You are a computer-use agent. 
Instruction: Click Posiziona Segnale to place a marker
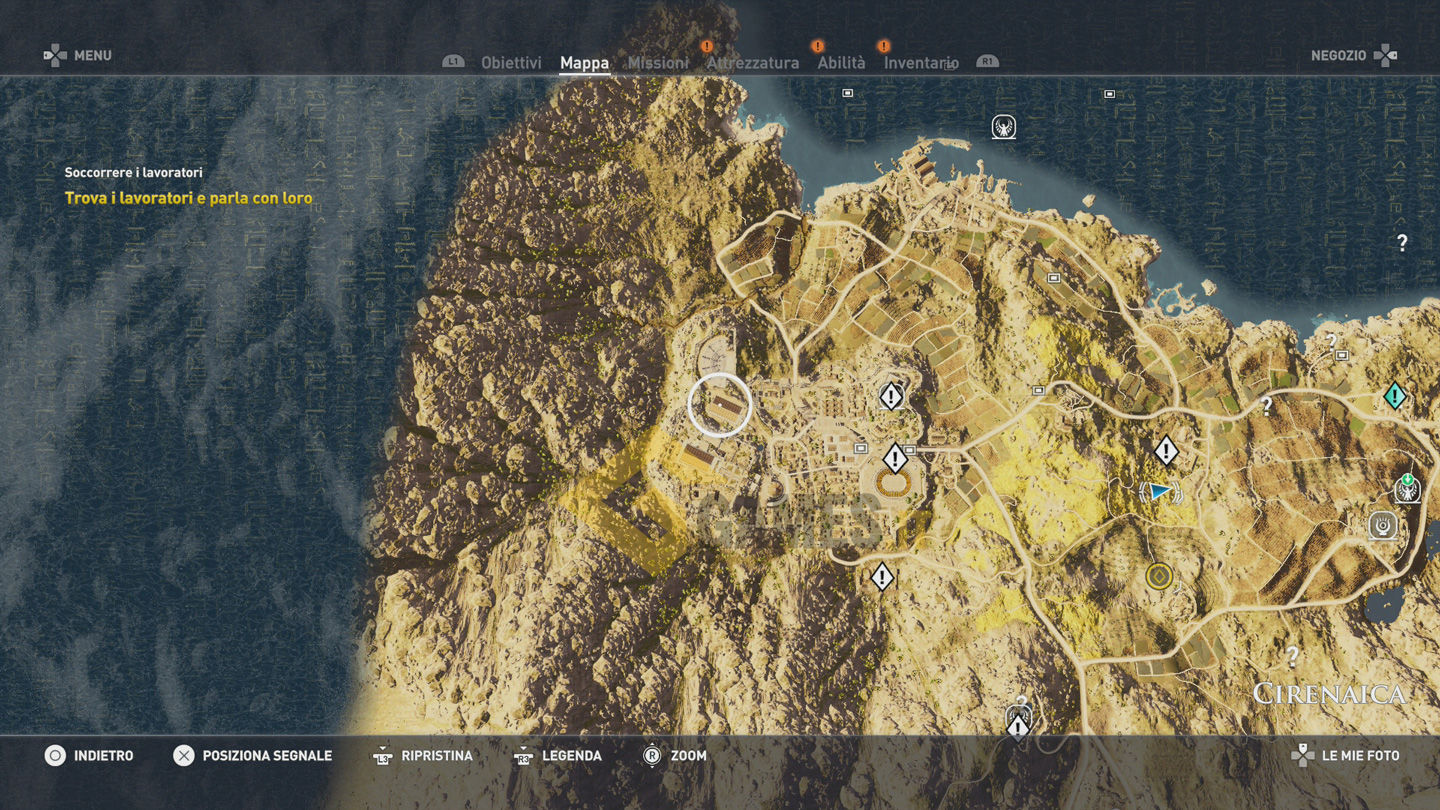click(x=253, y=756)
